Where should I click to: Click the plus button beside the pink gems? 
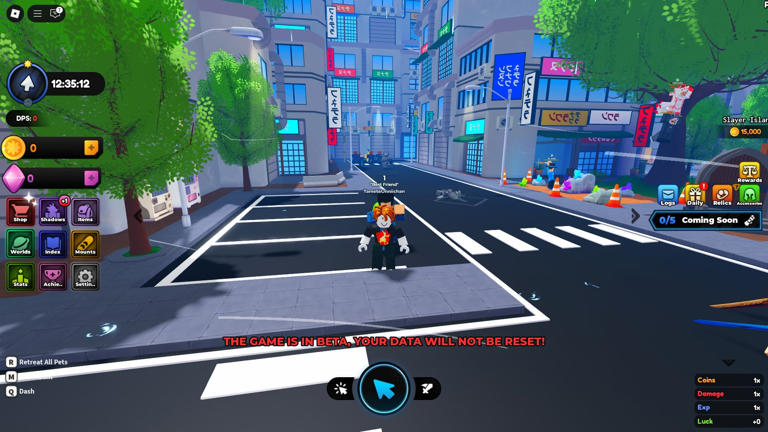point(91,178)
